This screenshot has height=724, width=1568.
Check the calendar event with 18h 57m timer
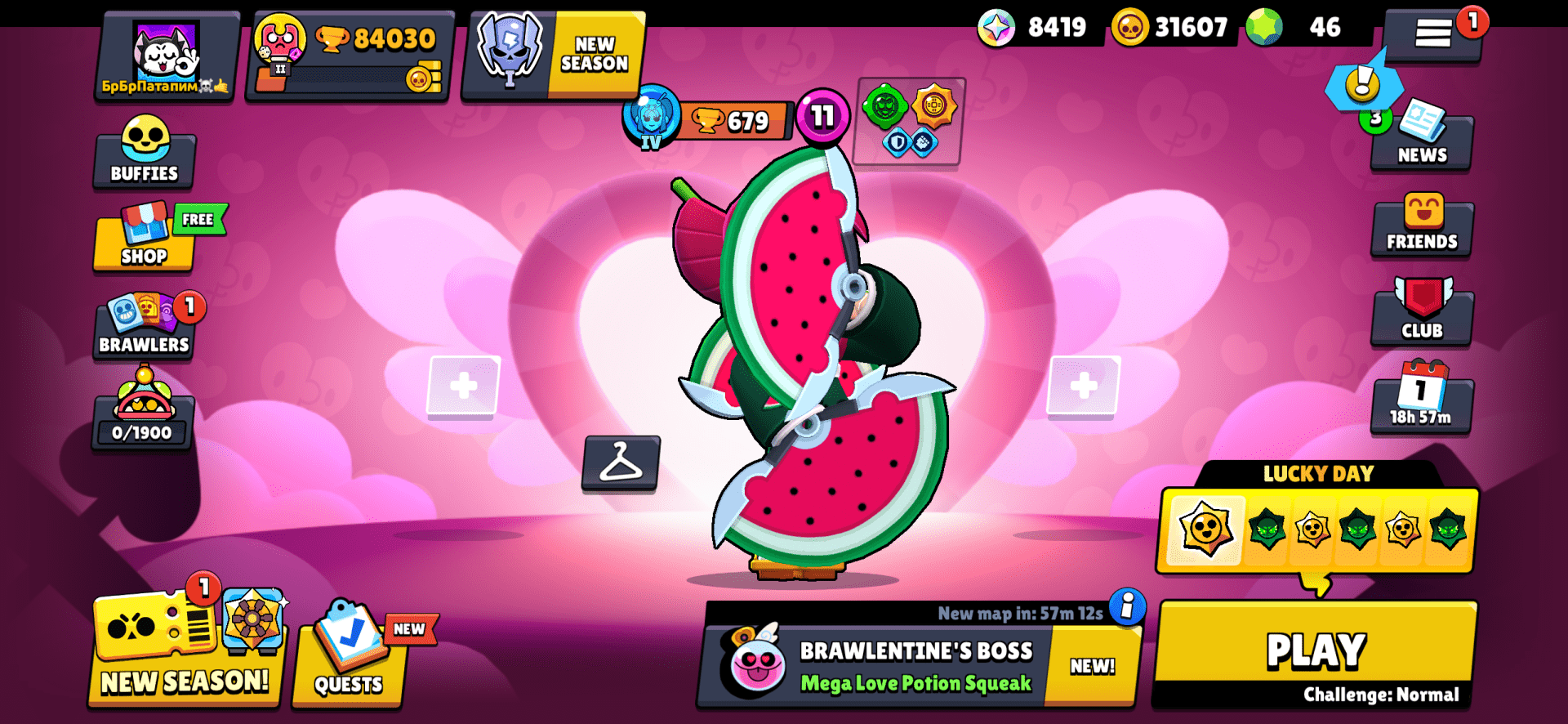click(1421, 400)
